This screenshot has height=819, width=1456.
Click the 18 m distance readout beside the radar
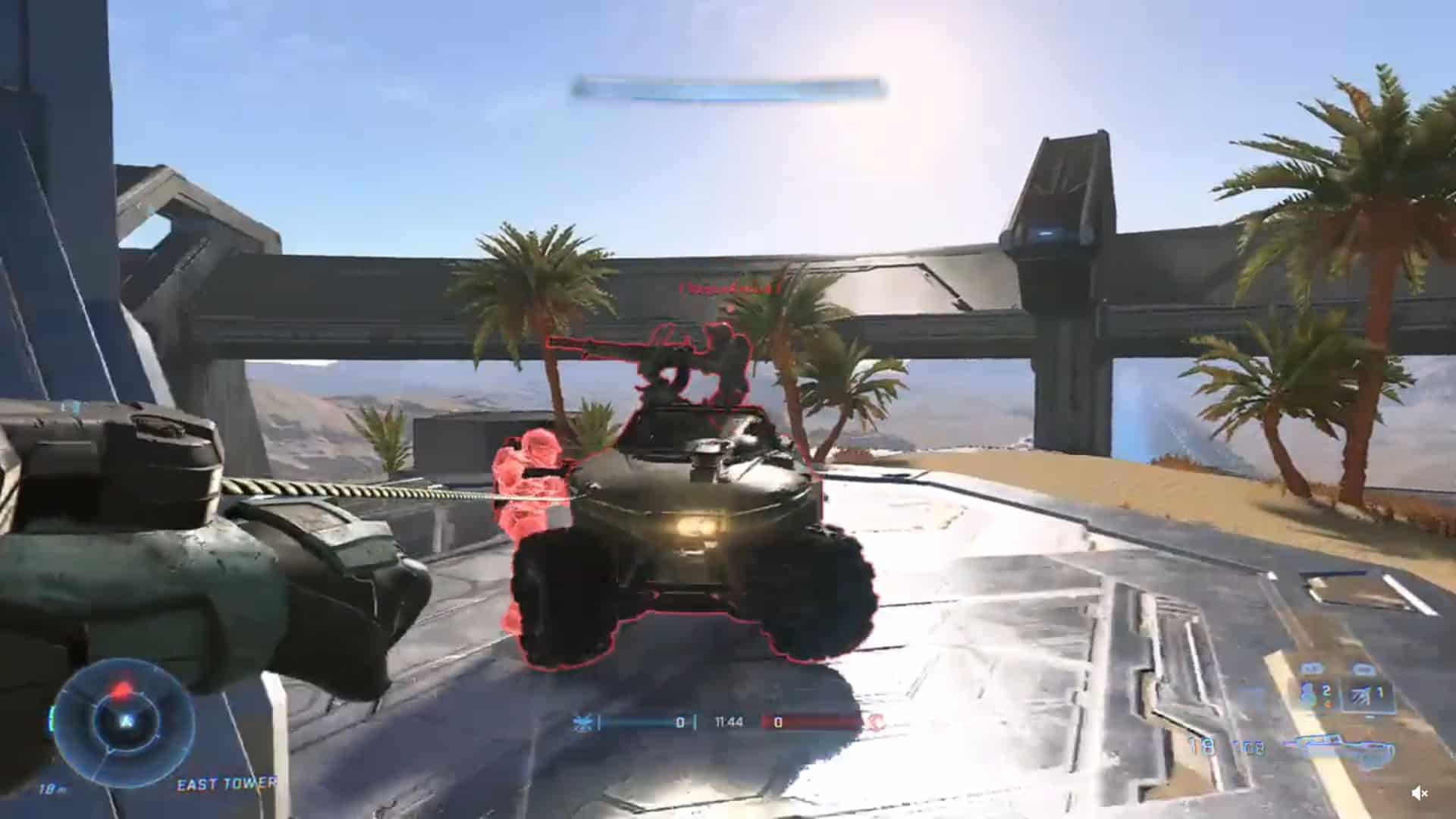(x=50, y=790)
